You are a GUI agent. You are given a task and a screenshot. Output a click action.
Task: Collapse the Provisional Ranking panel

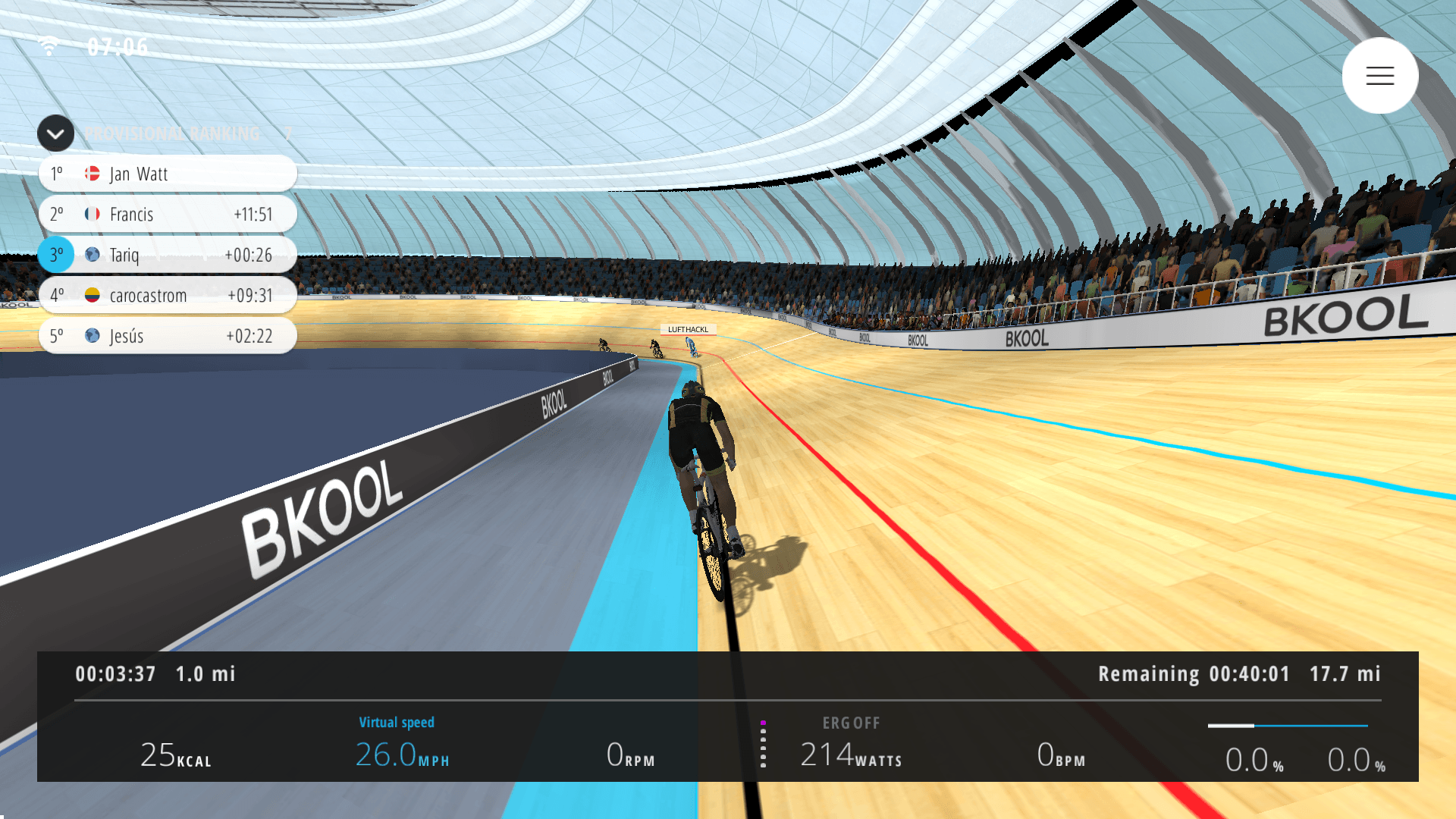click(x=55, y=133)
